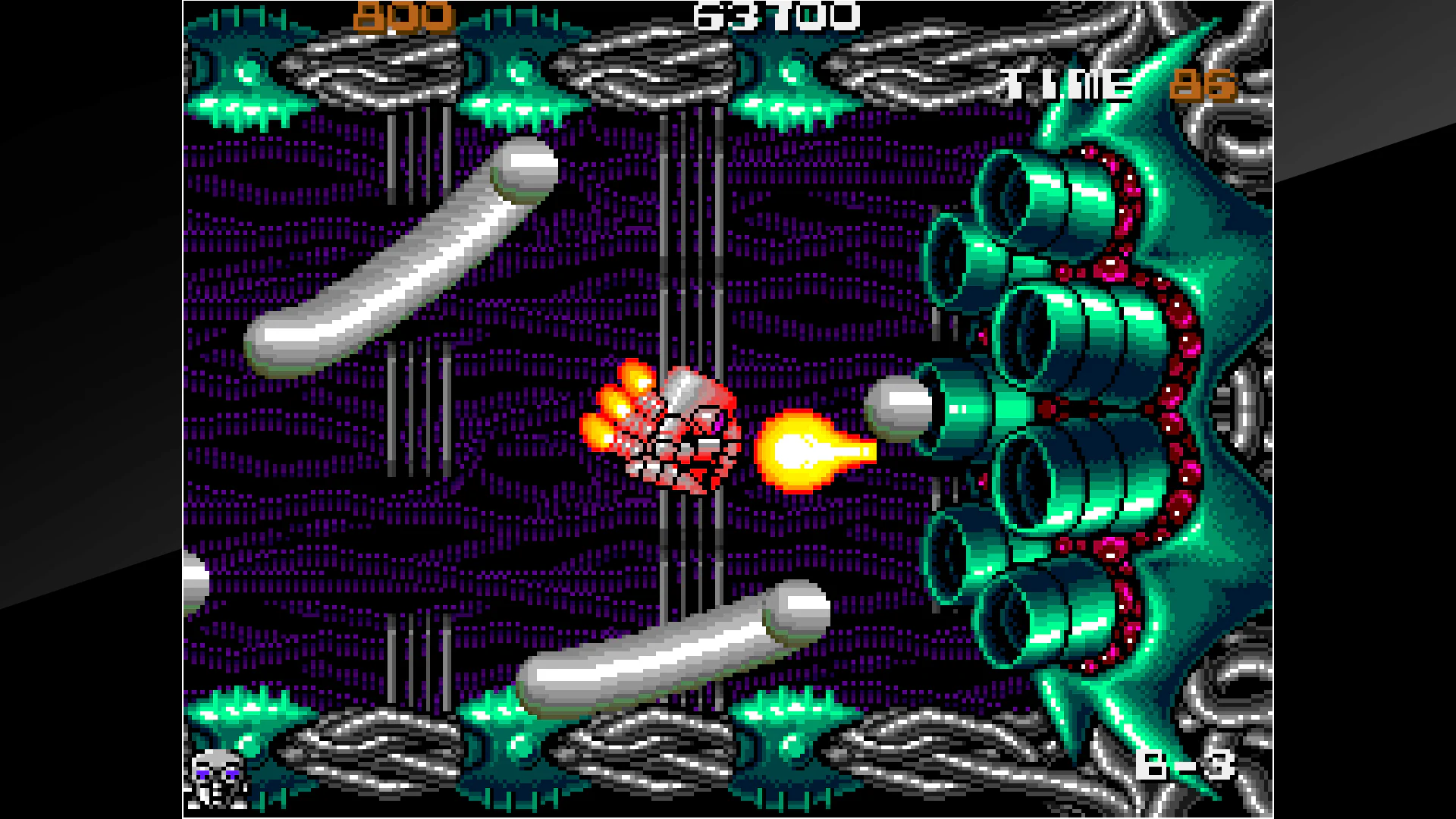Viewport: 1456px width, 819px height.
Task: Click the lower gray pipe obstacle
Action: click(660, 648)
